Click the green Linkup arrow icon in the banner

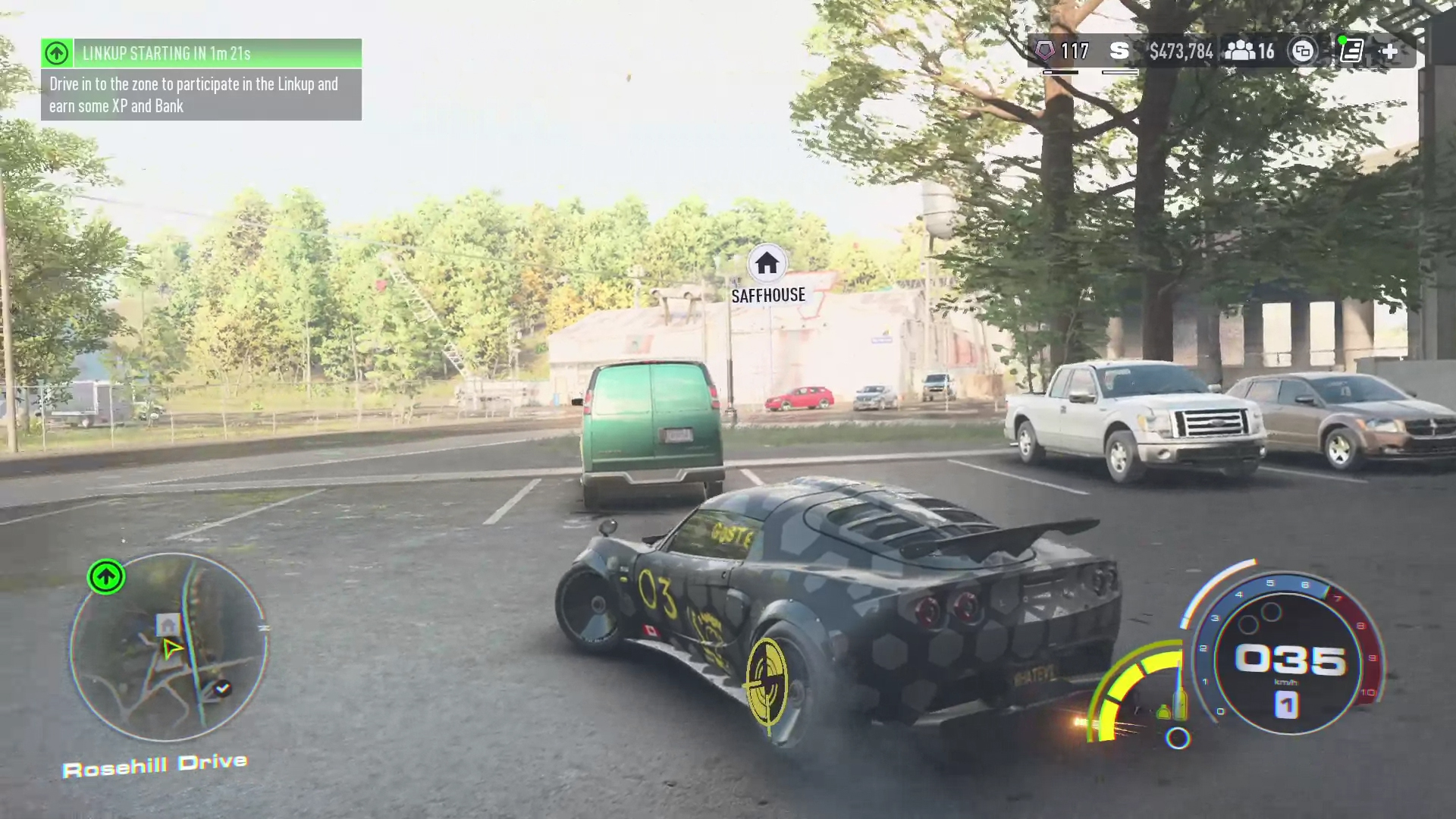pyautogui.click(x=57, y=53)
